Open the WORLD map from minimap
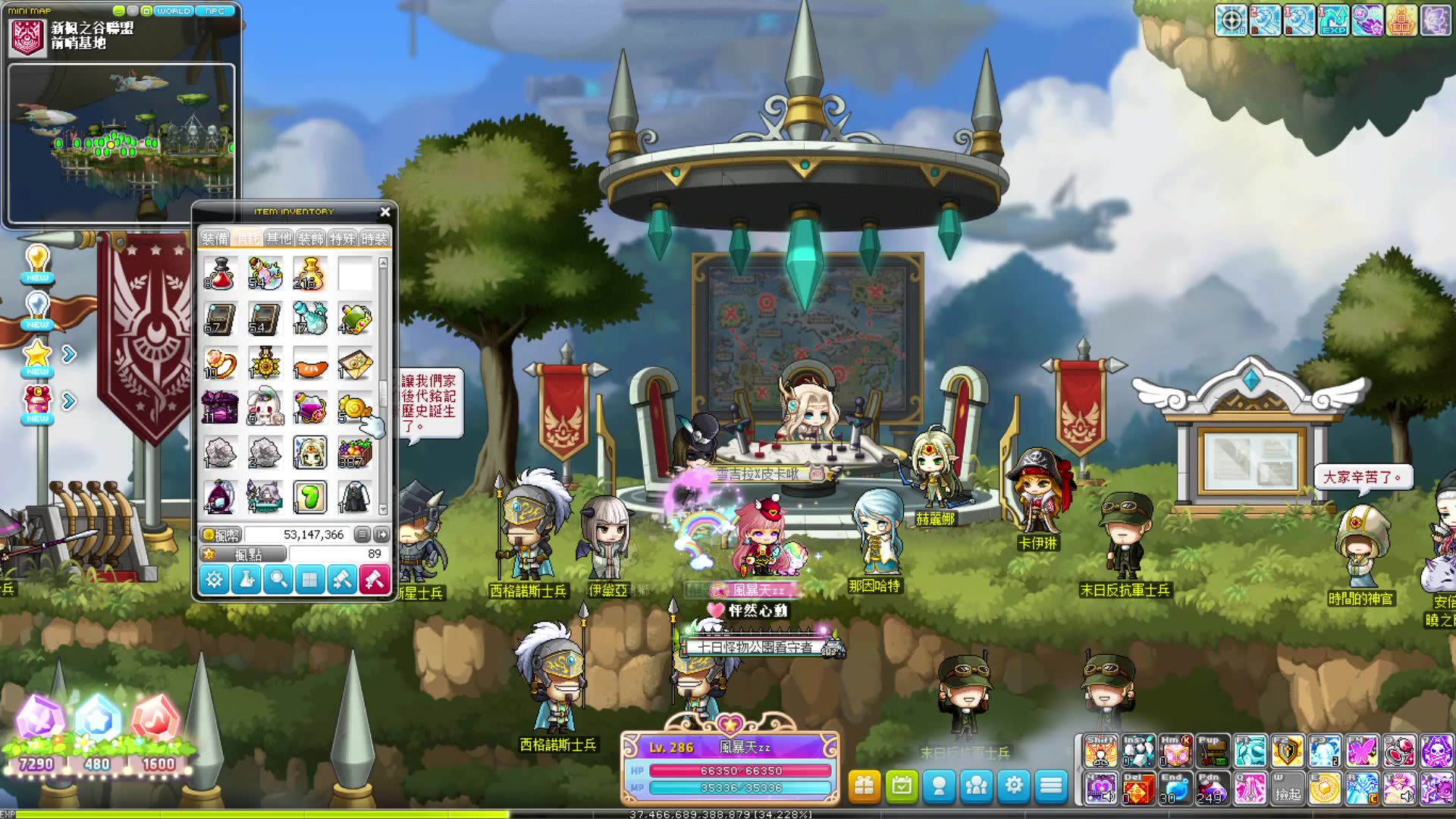This screenshot has height=819, width=1456. click(173, 11)
